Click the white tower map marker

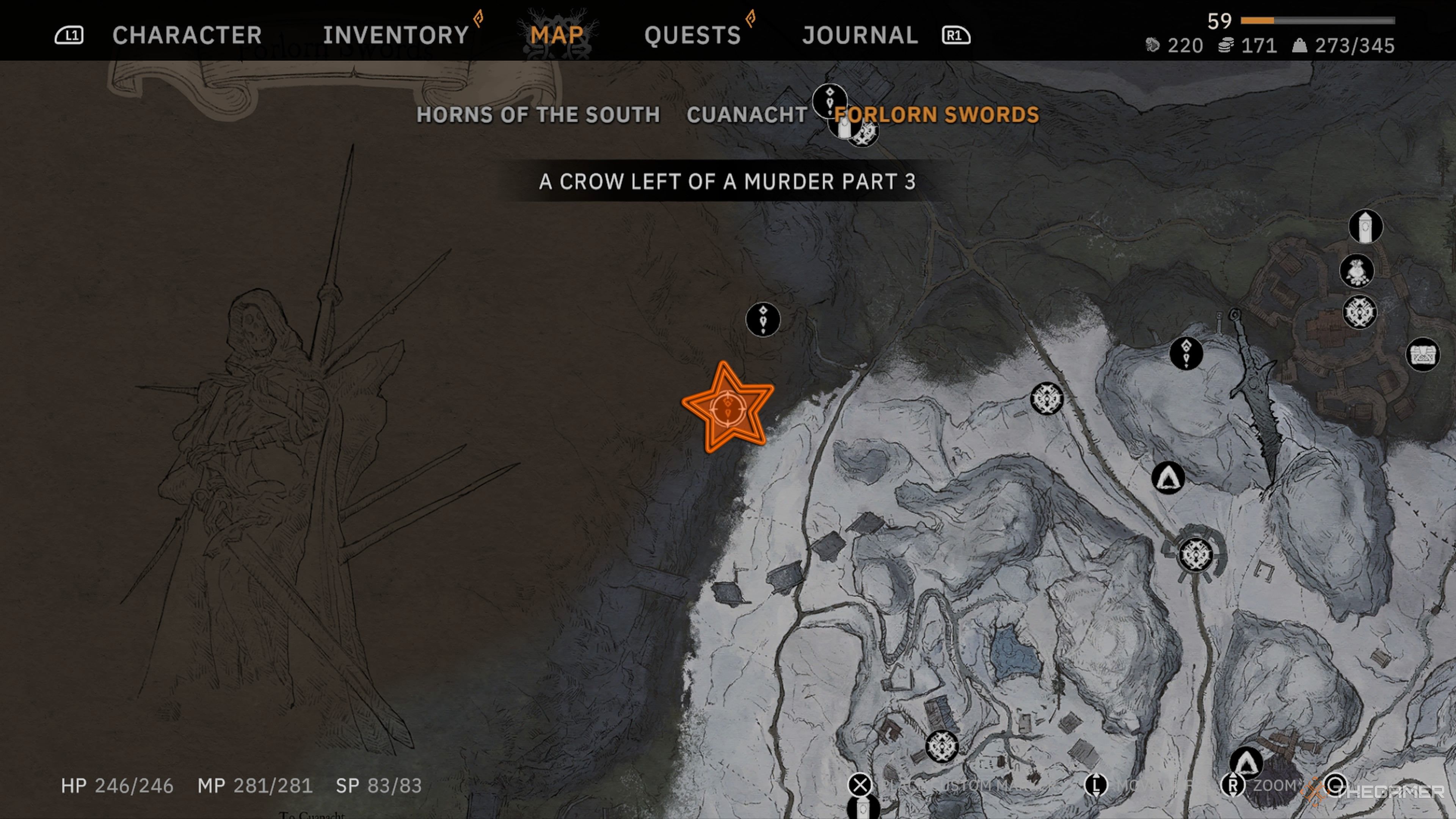tap(1365, 227)
